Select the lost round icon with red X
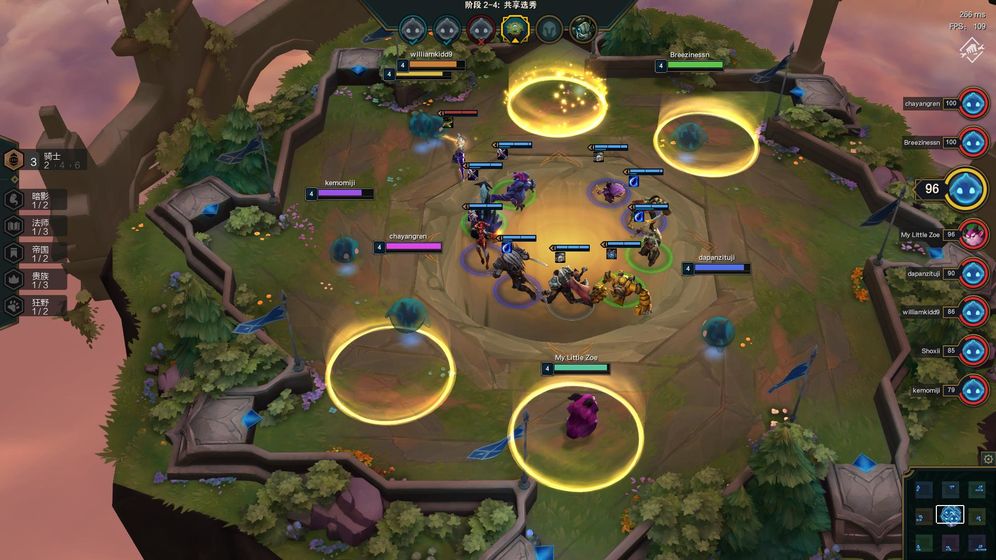The image size is (996, 560). coord(481,28)
